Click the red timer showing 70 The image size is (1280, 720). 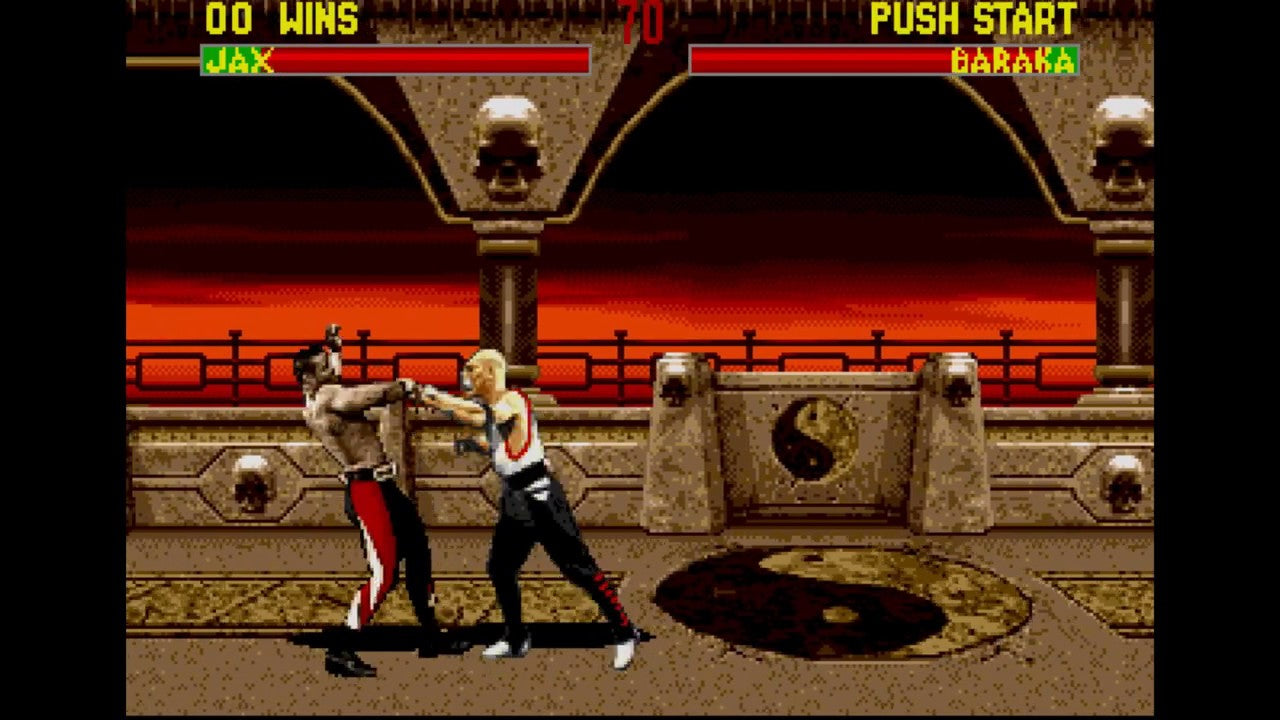pos(638,22)
